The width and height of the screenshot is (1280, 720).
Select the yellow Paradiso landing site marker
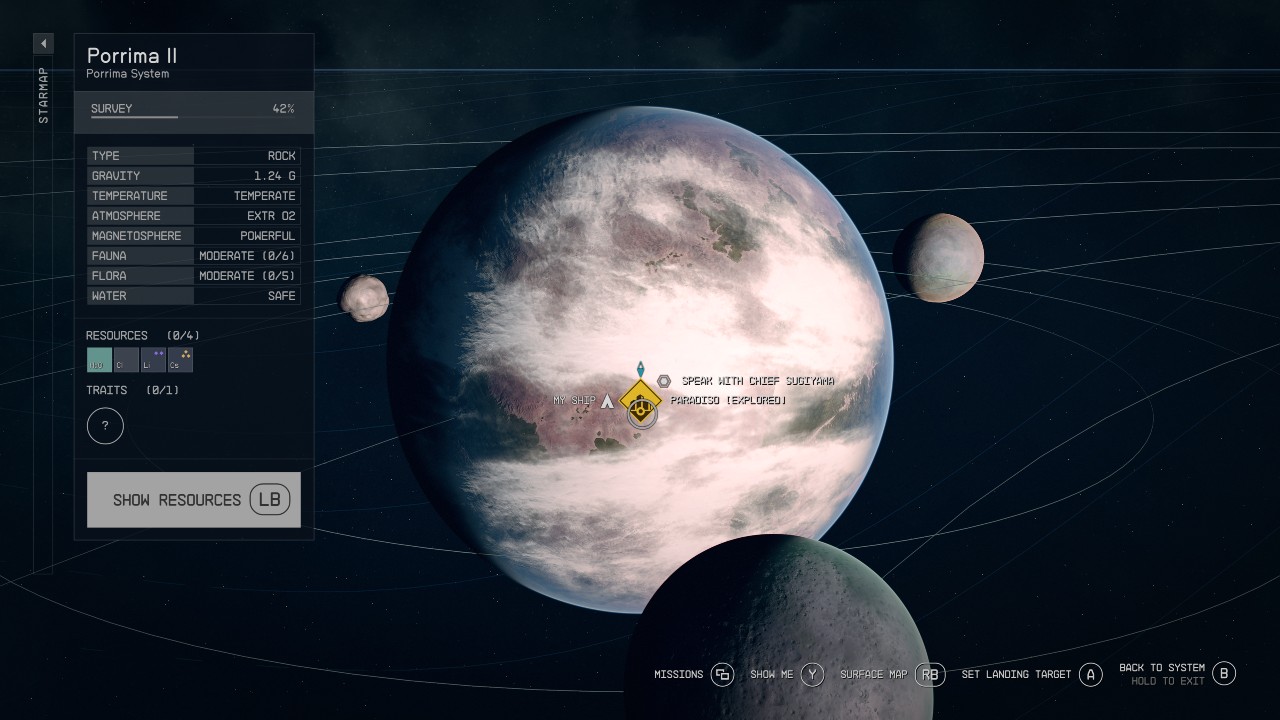tap(639, 404)
